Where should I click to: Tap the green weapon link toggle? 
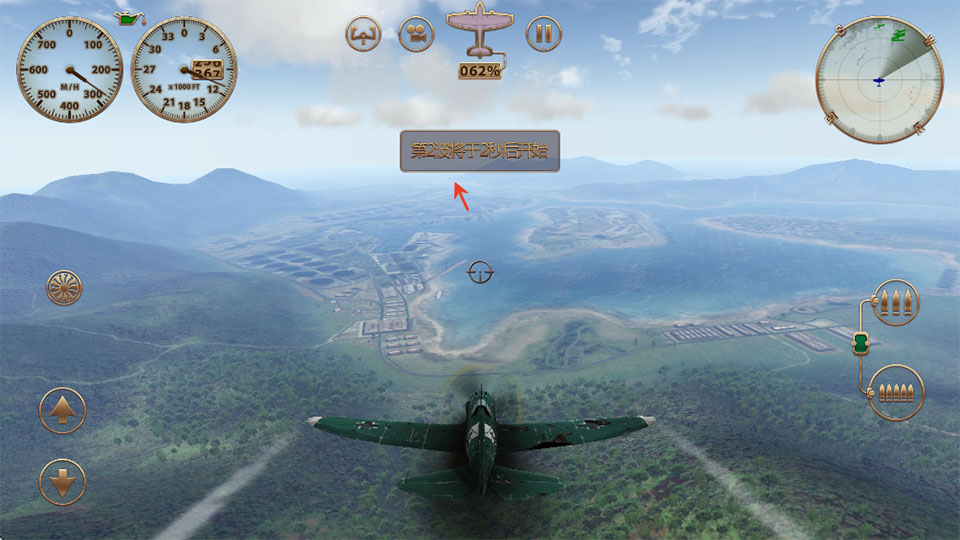(x=861, y=344)
